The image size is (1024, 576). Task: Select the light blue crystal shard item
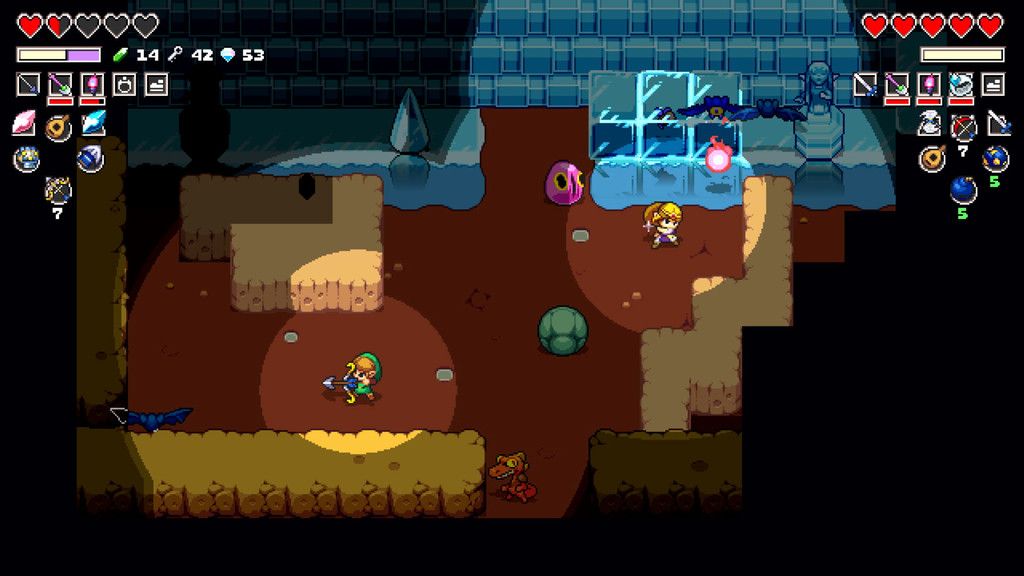93,123
